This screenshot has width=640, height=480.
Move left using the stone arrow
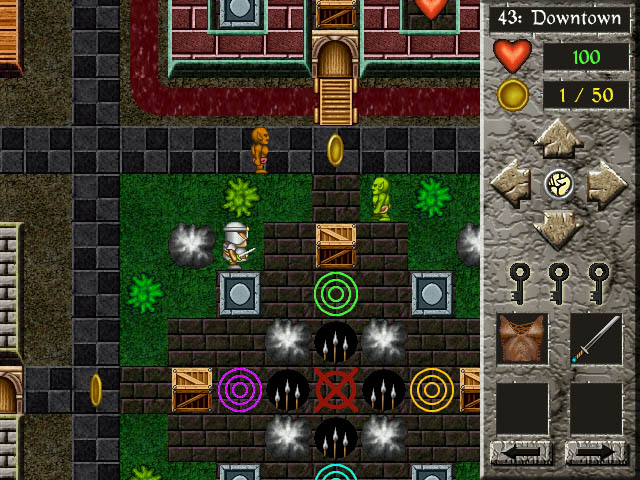512,184
